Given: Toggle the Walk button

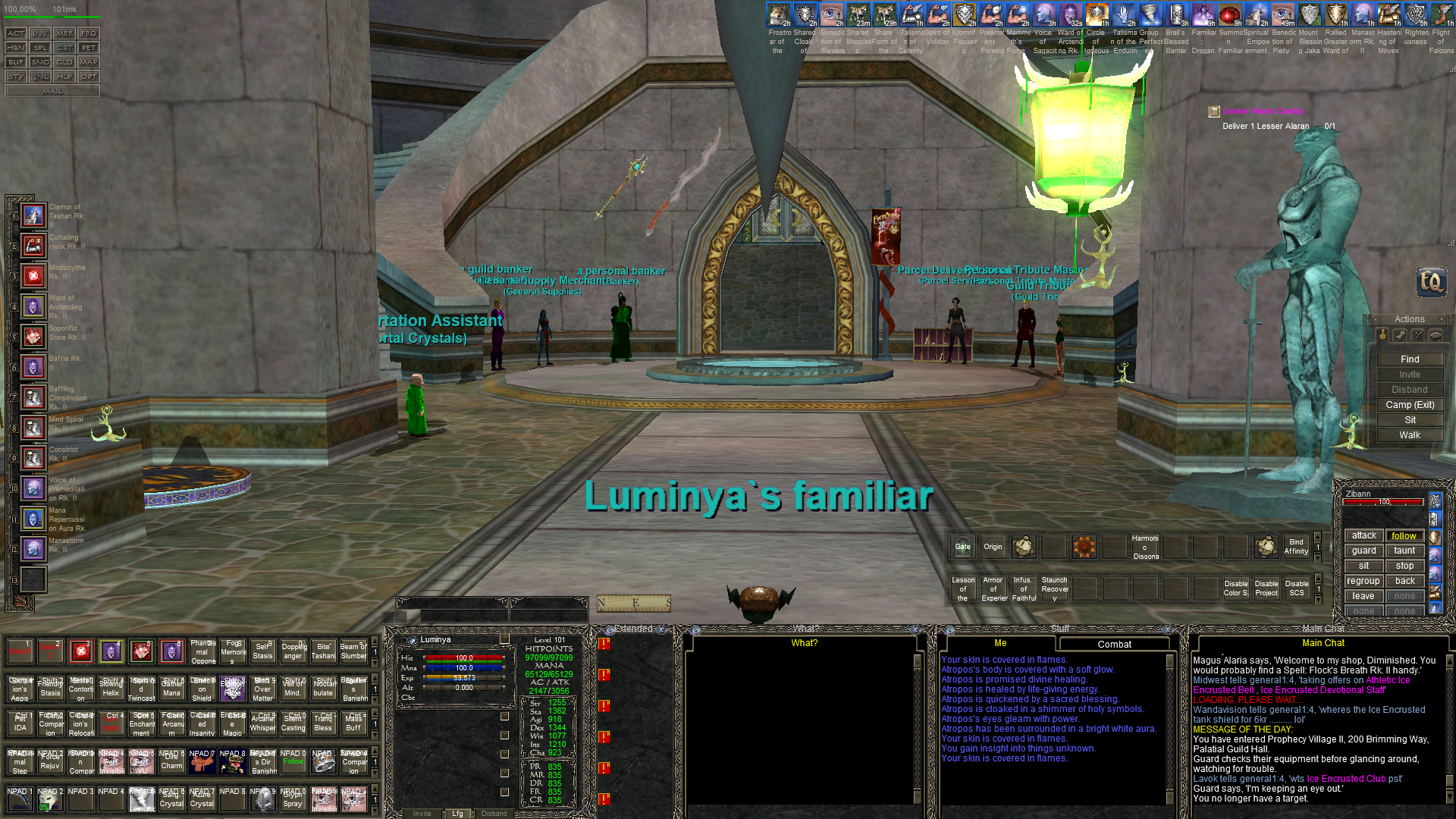Looking at the screenshot, I should pos(1410,435).
